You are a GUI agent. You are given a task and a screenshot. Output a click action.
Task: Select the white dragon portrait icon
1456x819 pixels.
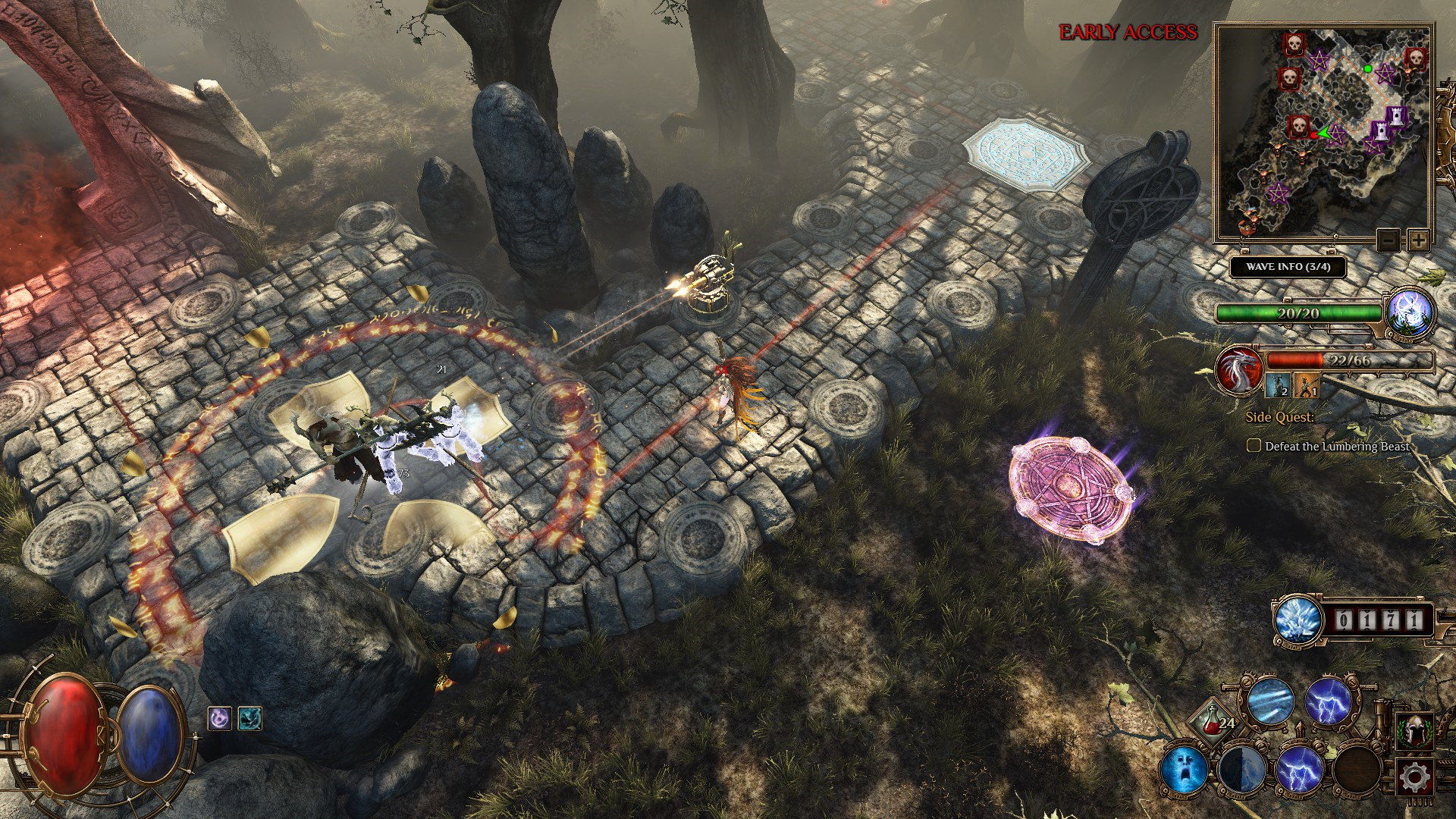click(x=1238, y=369)
